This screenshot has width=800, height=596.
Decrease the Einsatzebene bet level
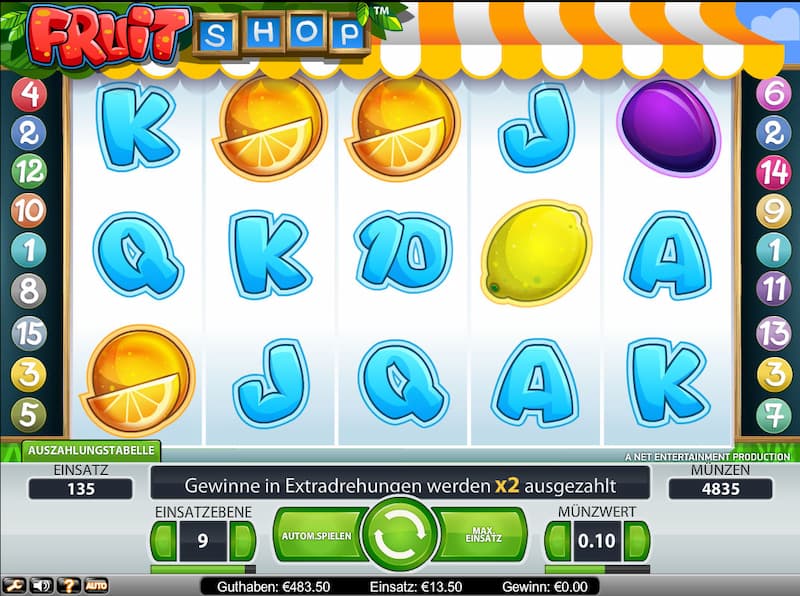pos(164,541)
